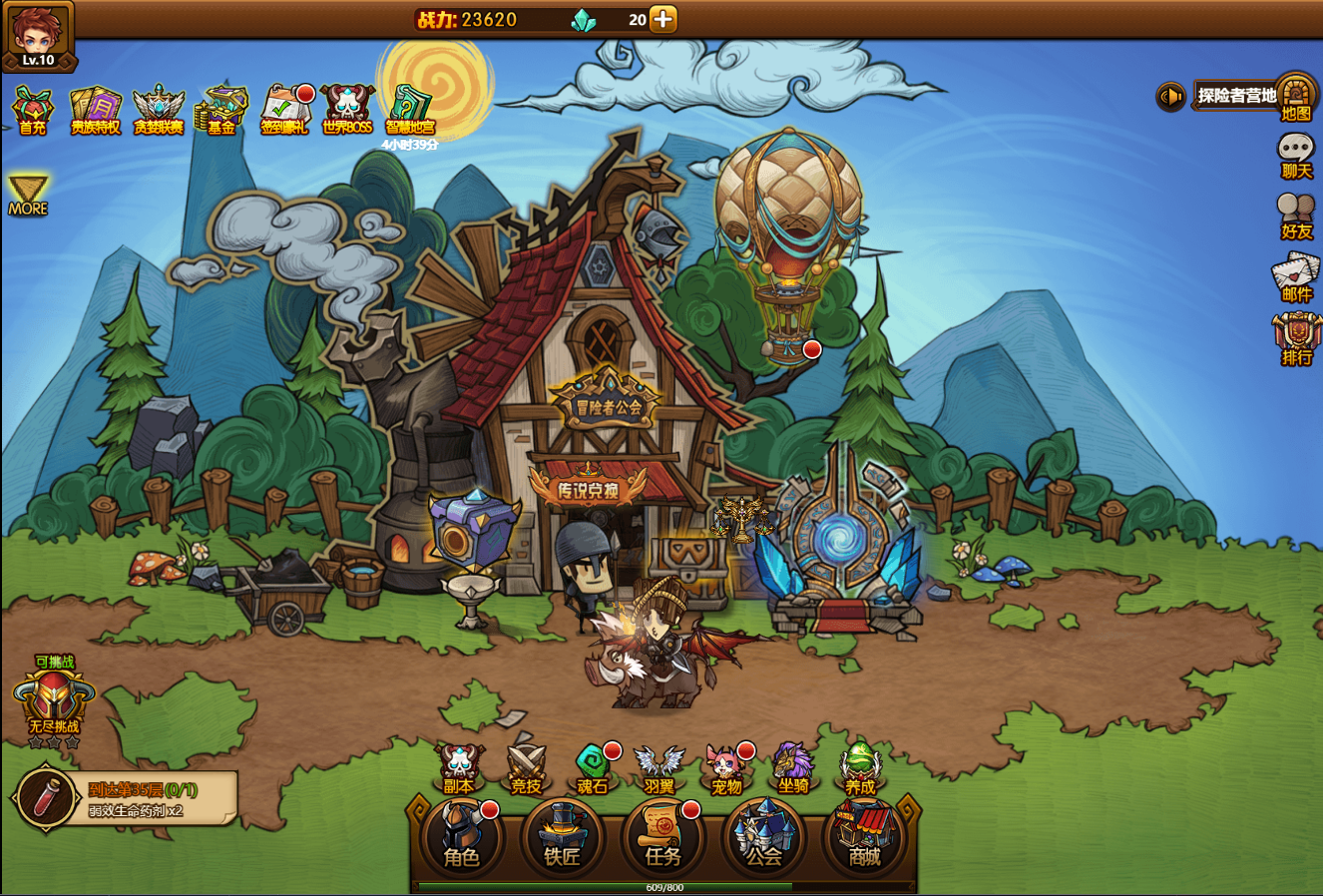Open the 坐骑 mount icon
The width and height of the screenshot is (1323, 896).
point(793,767)
